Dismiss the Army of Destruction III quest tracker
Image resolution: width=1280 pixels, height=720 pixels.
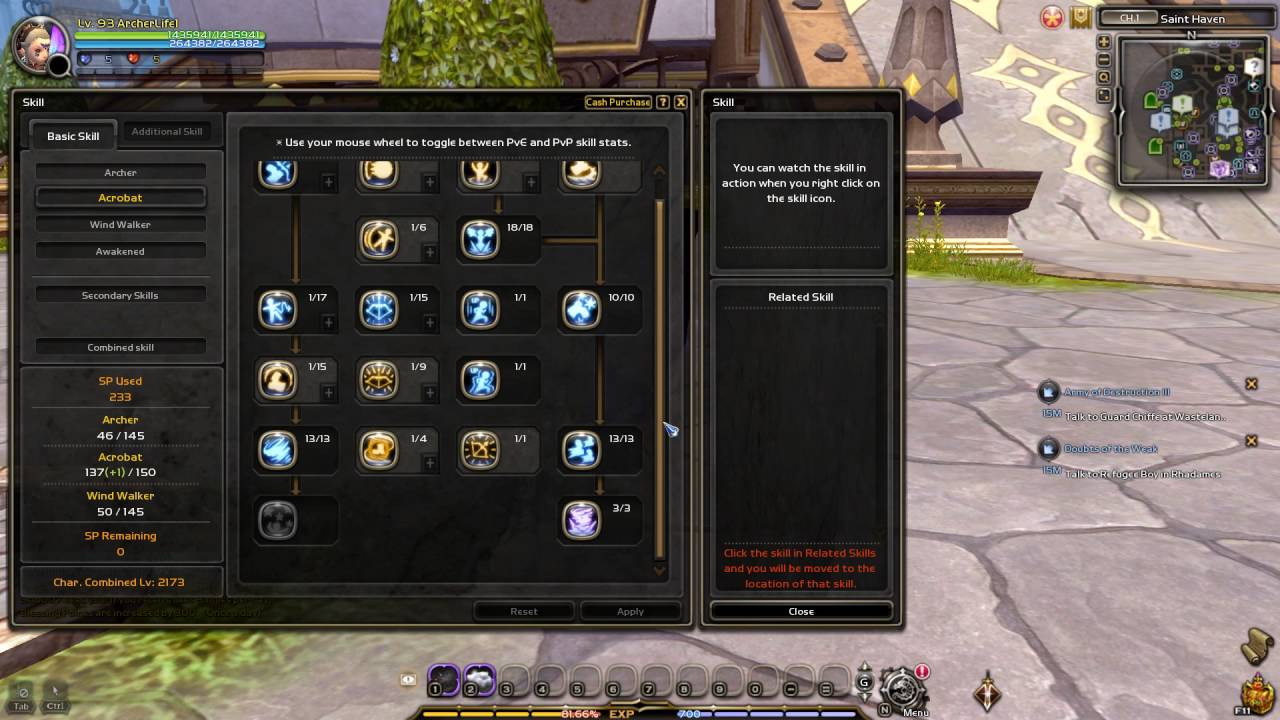click(x=1251, y=384)
